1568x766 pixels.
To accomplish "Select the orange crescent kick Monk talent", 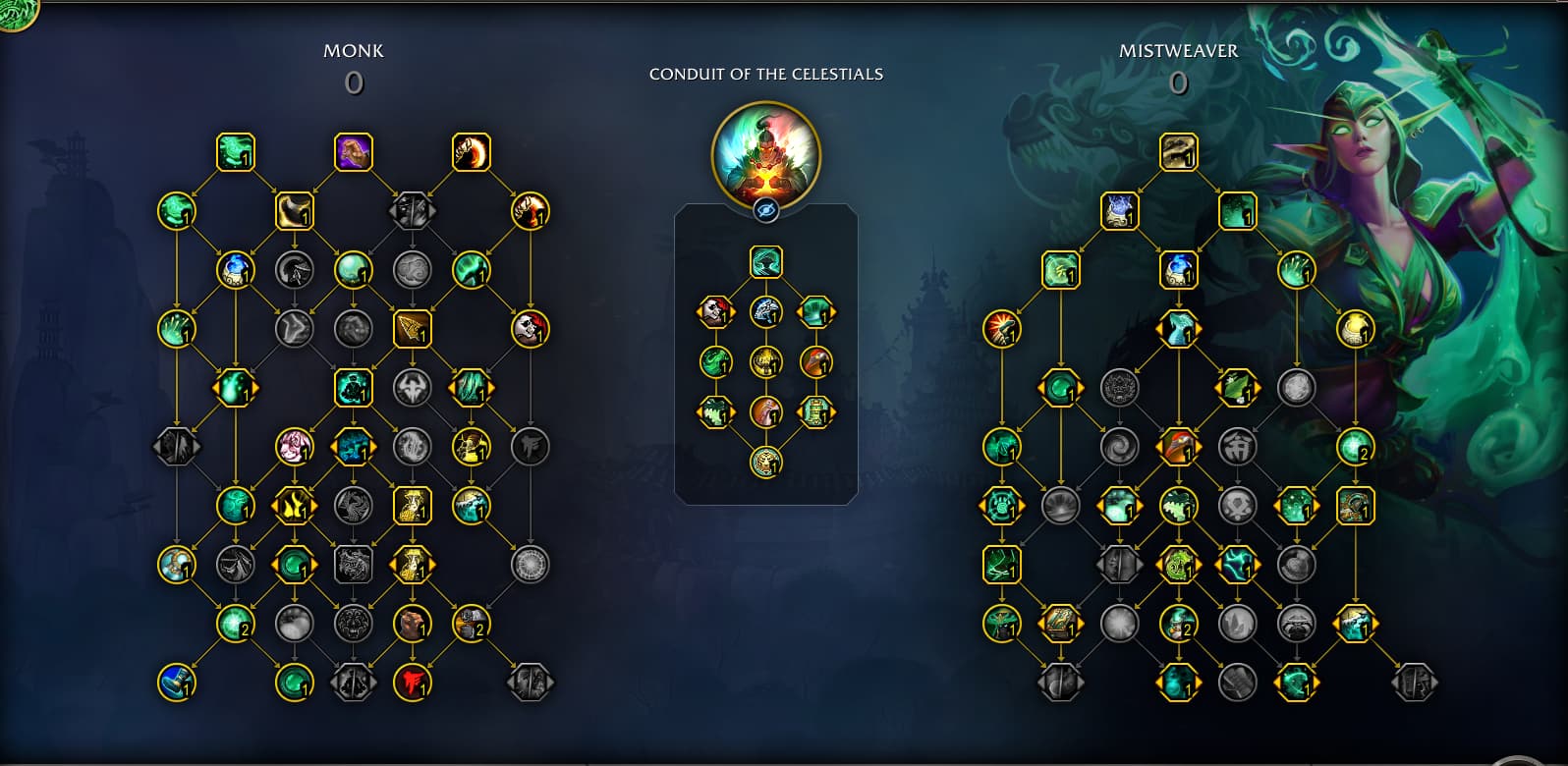I will [x=472, y=152].
